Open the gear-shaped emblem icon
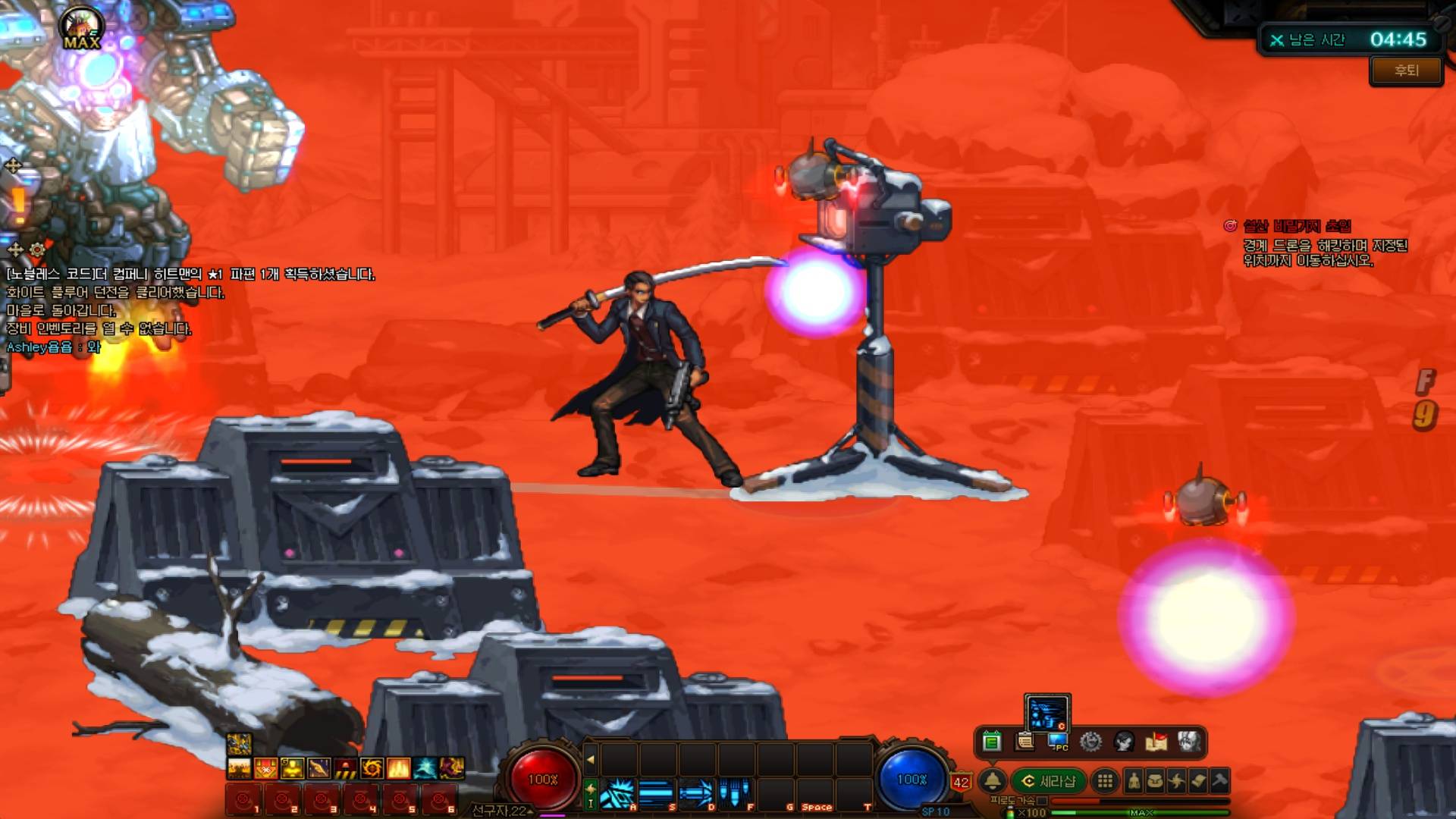1456x819 pixels. point(1090,741)
